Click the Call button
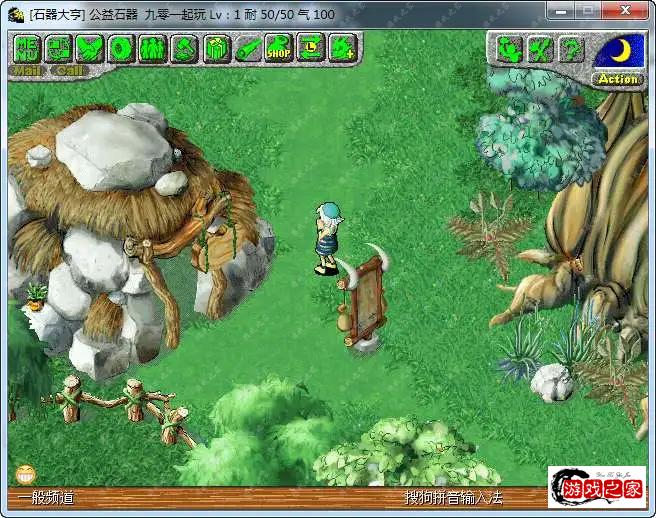This screenshot has height=518, width=656. click(x=69, y=71)
